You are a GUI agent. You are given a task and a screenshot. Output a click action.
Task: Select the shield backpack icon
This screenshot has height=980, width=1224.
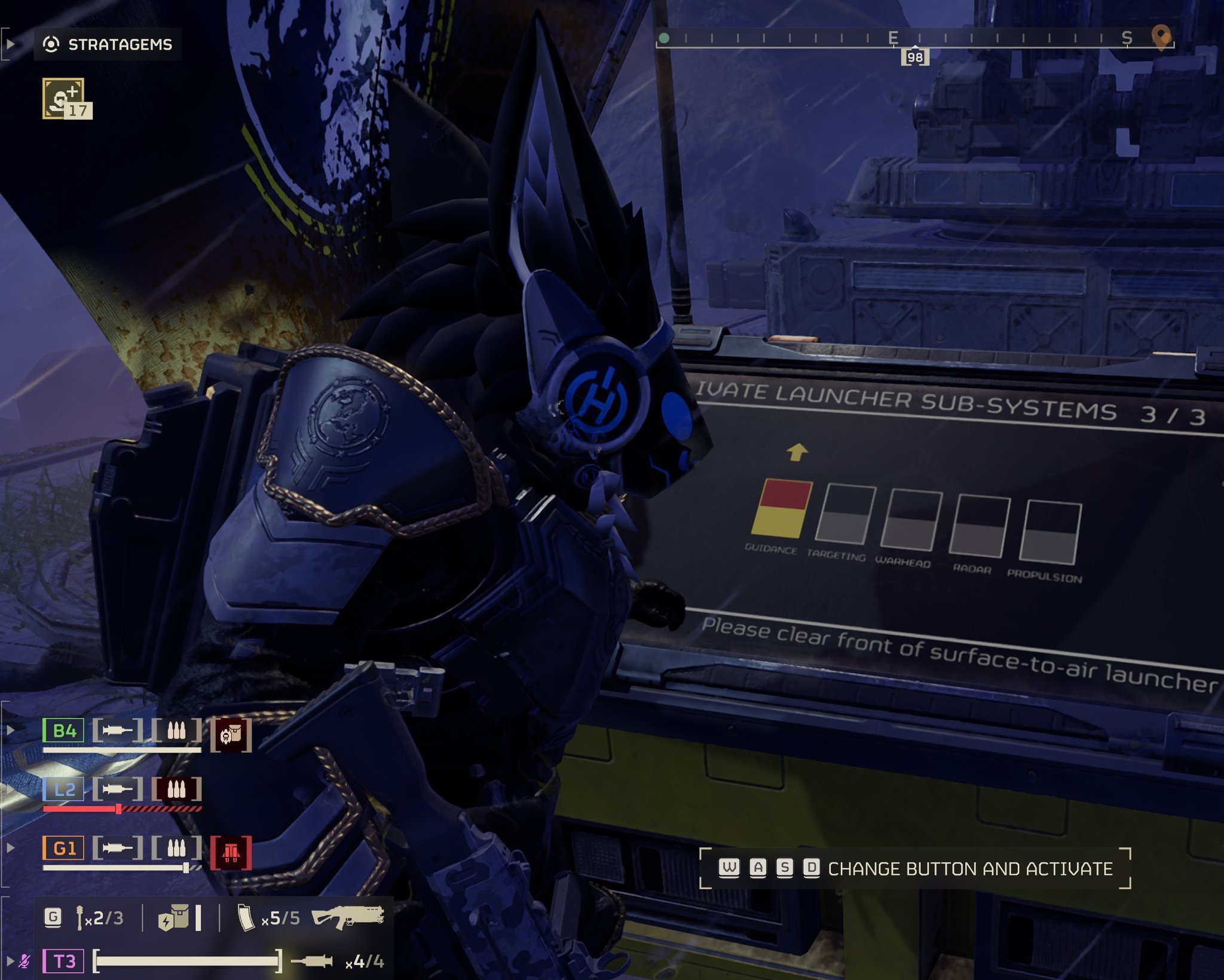pos(174,918)
